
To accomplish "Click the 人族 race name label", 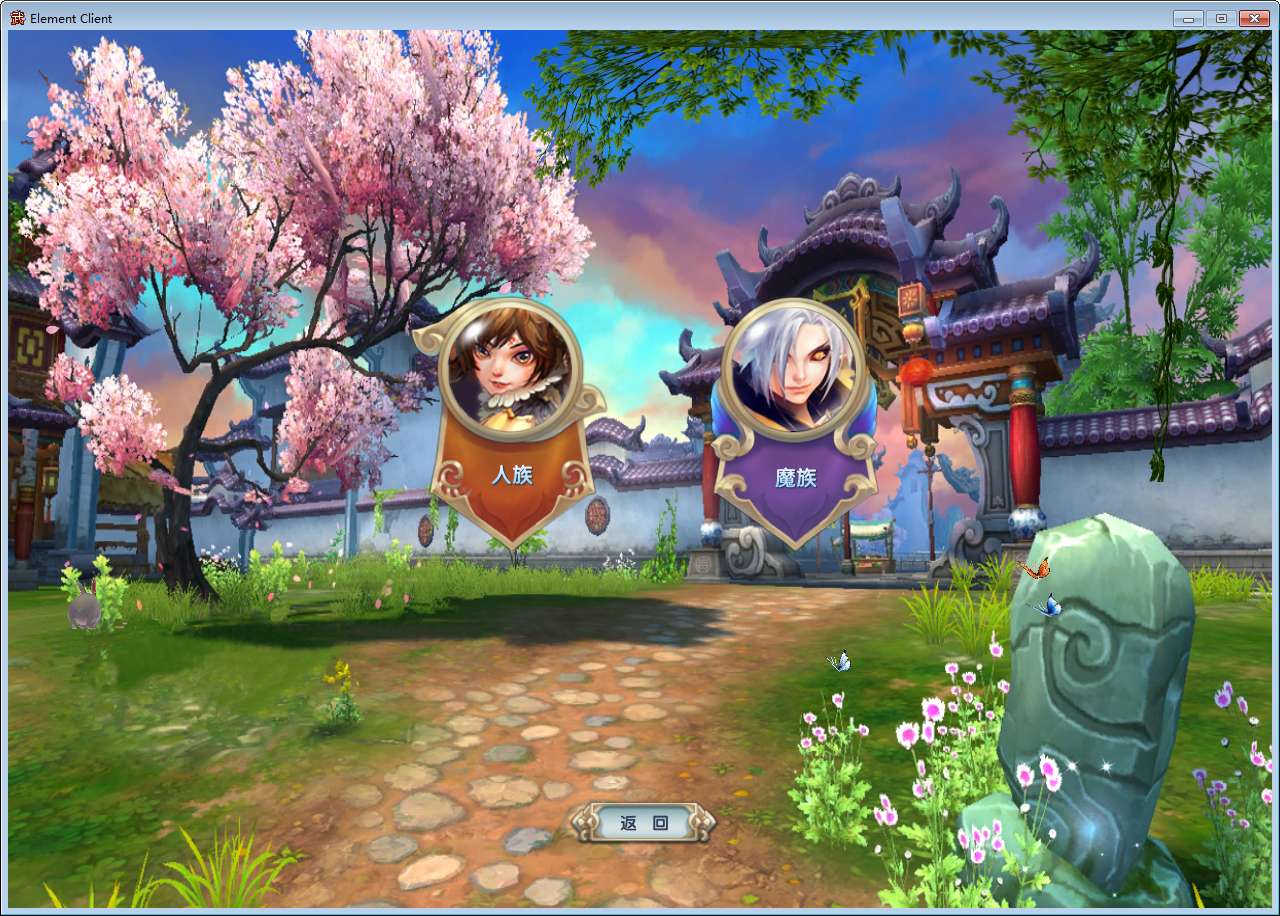I will click(512, 477).
